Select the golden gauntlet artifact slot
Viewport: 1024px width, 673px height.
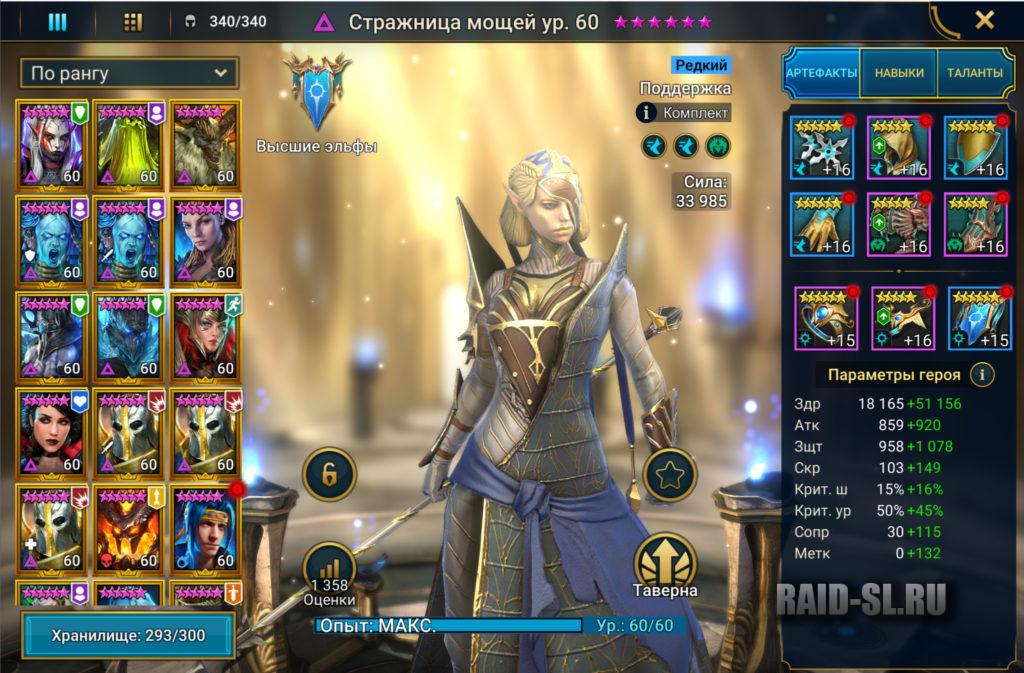click(x=821, y=223)
